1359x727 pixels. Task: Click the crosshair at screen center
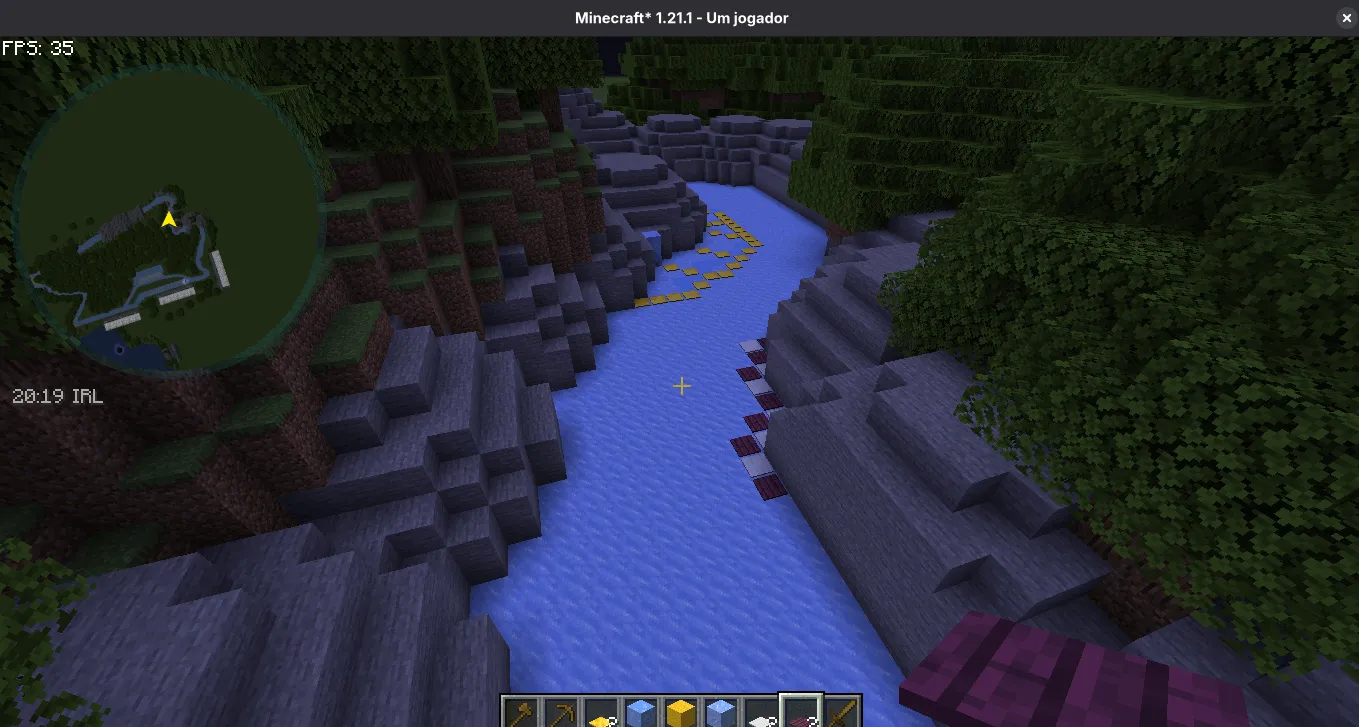coord(681,386)
